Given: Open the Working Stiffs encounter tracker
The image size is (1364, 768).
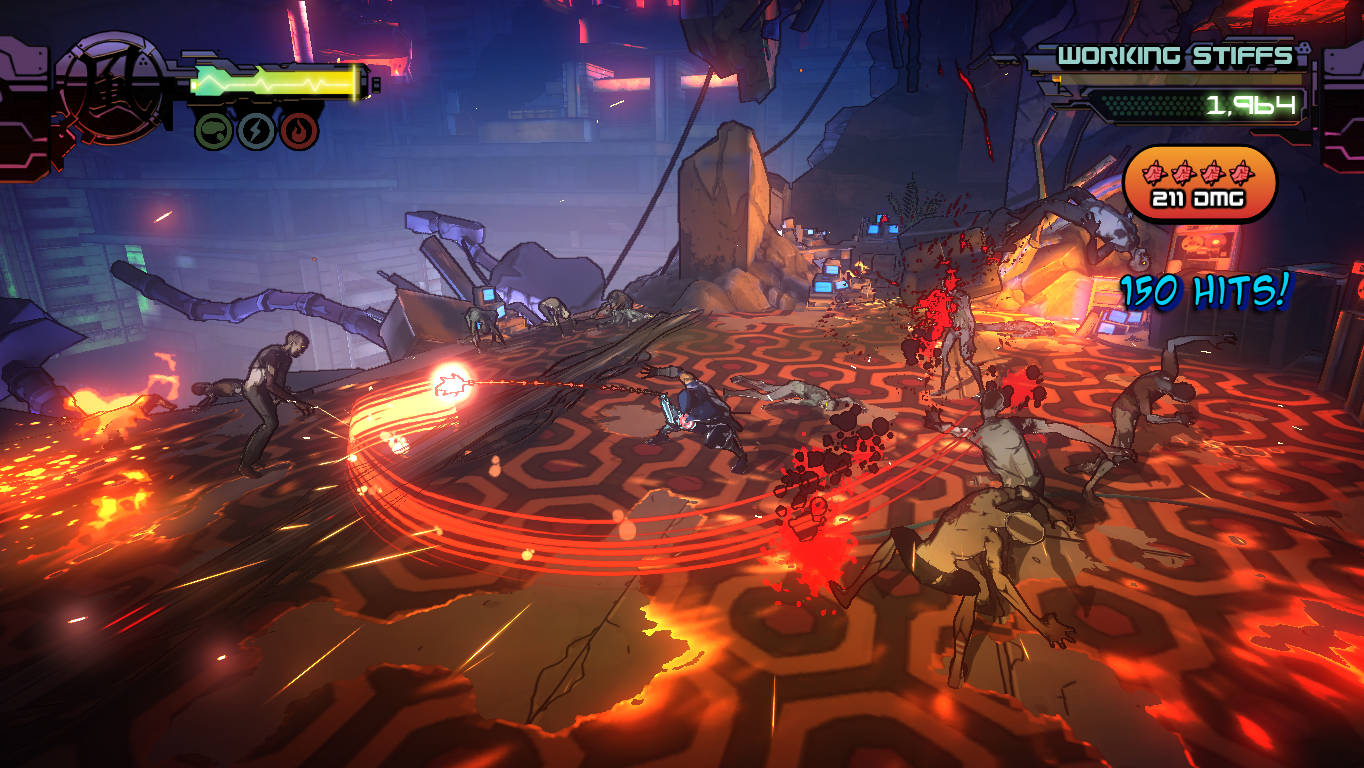Looking at the screenshot, I should [1176, 56].
